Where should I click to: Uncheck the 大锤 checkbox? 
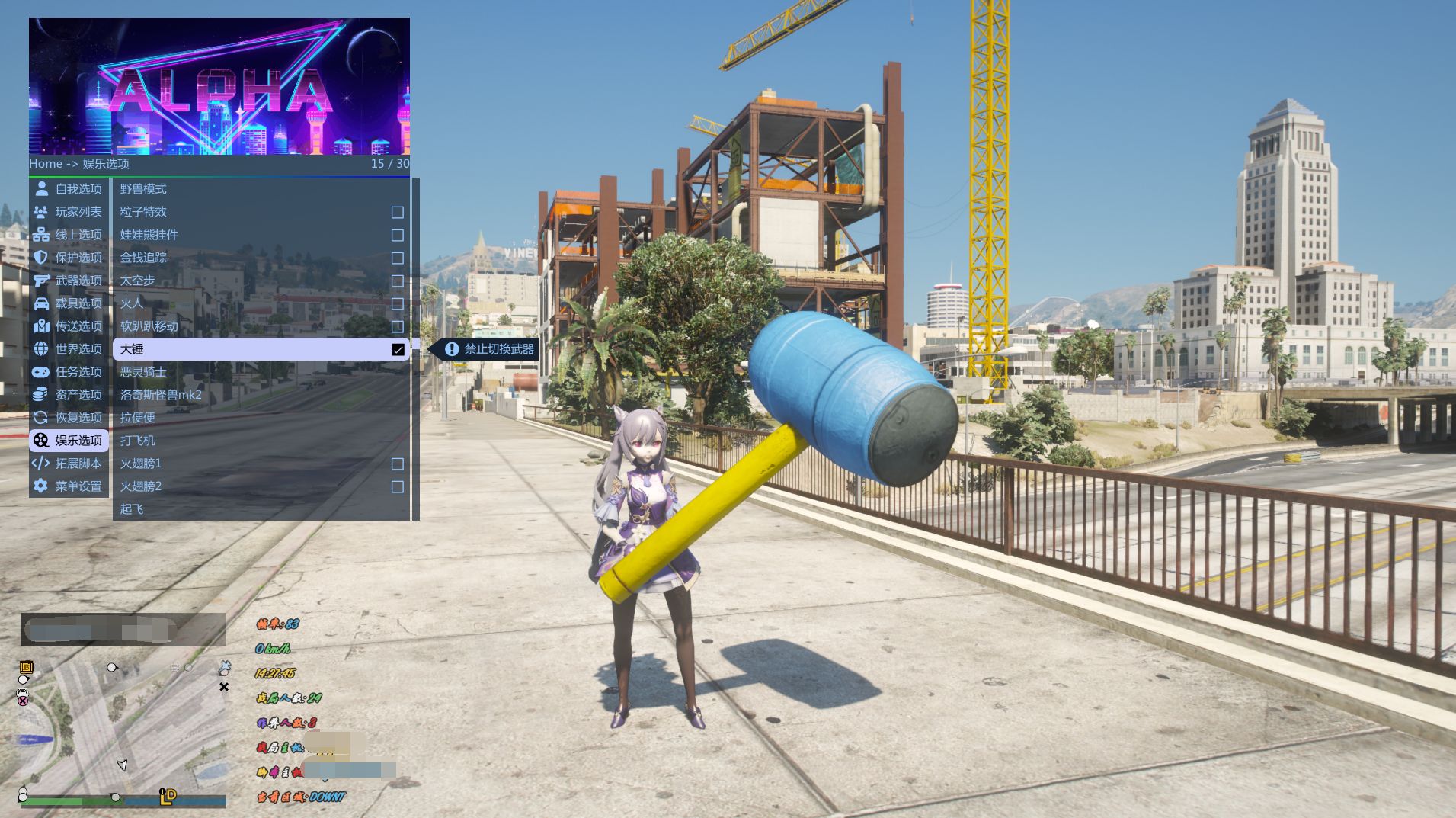point(398,349)
